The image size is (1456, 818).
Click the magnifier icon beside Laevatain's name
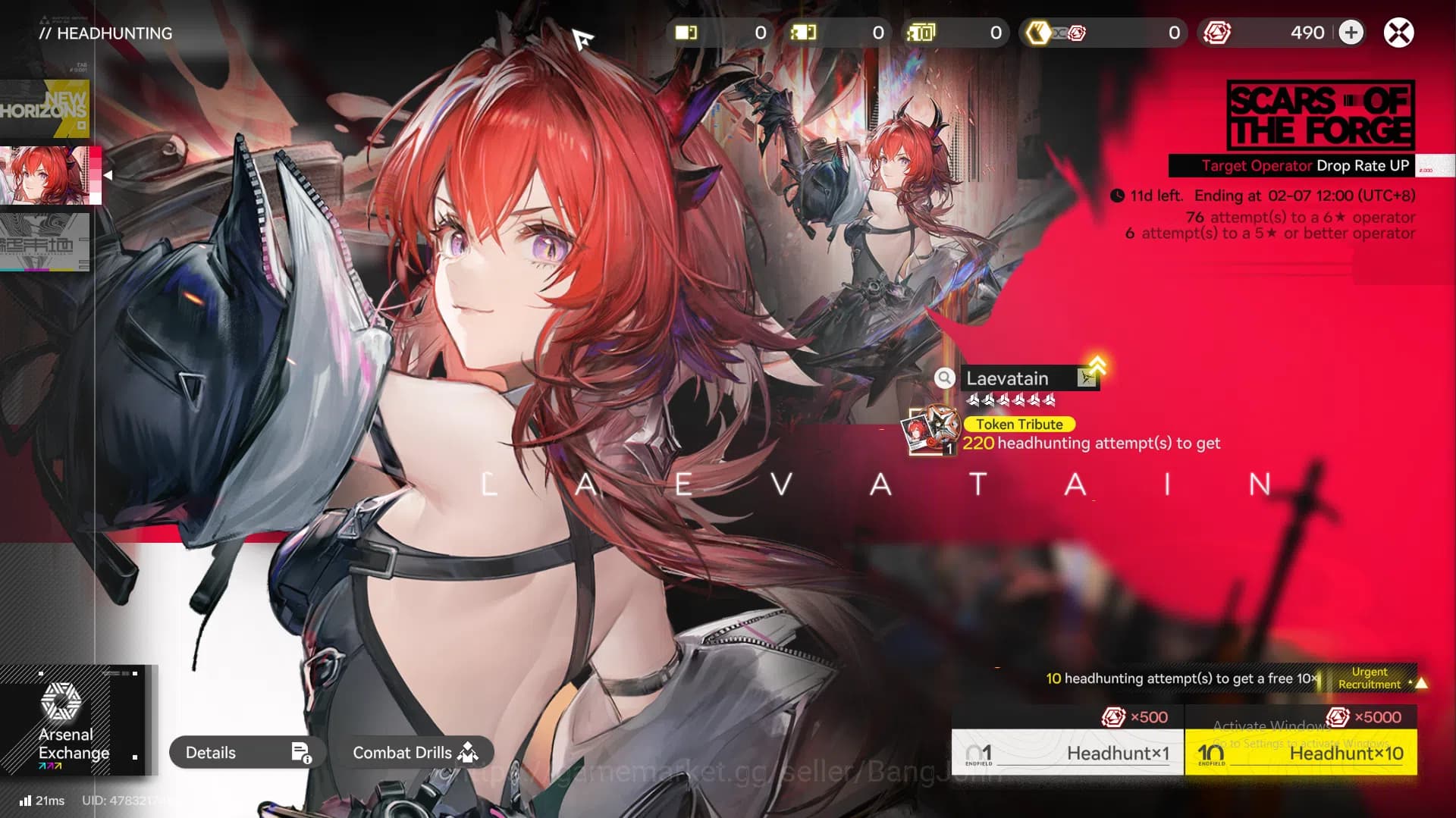(945, 378)
